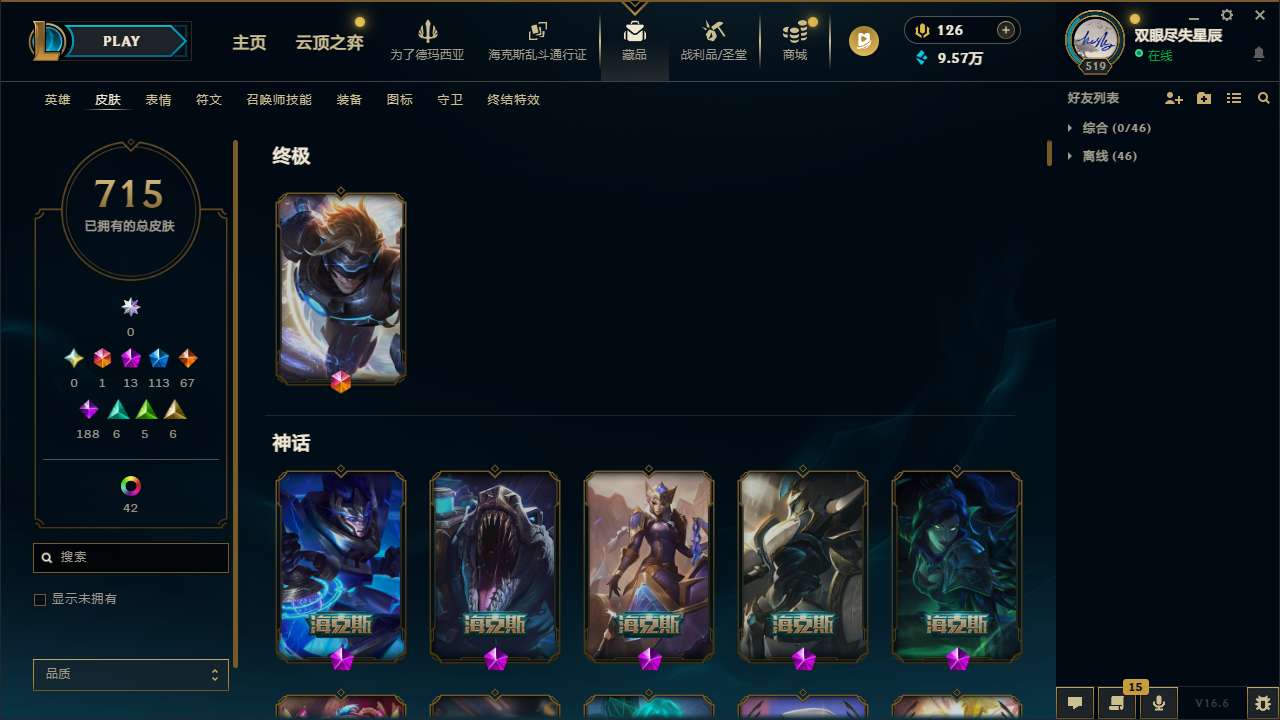Switch to the 表情 emotes tab

click(157, 99)
